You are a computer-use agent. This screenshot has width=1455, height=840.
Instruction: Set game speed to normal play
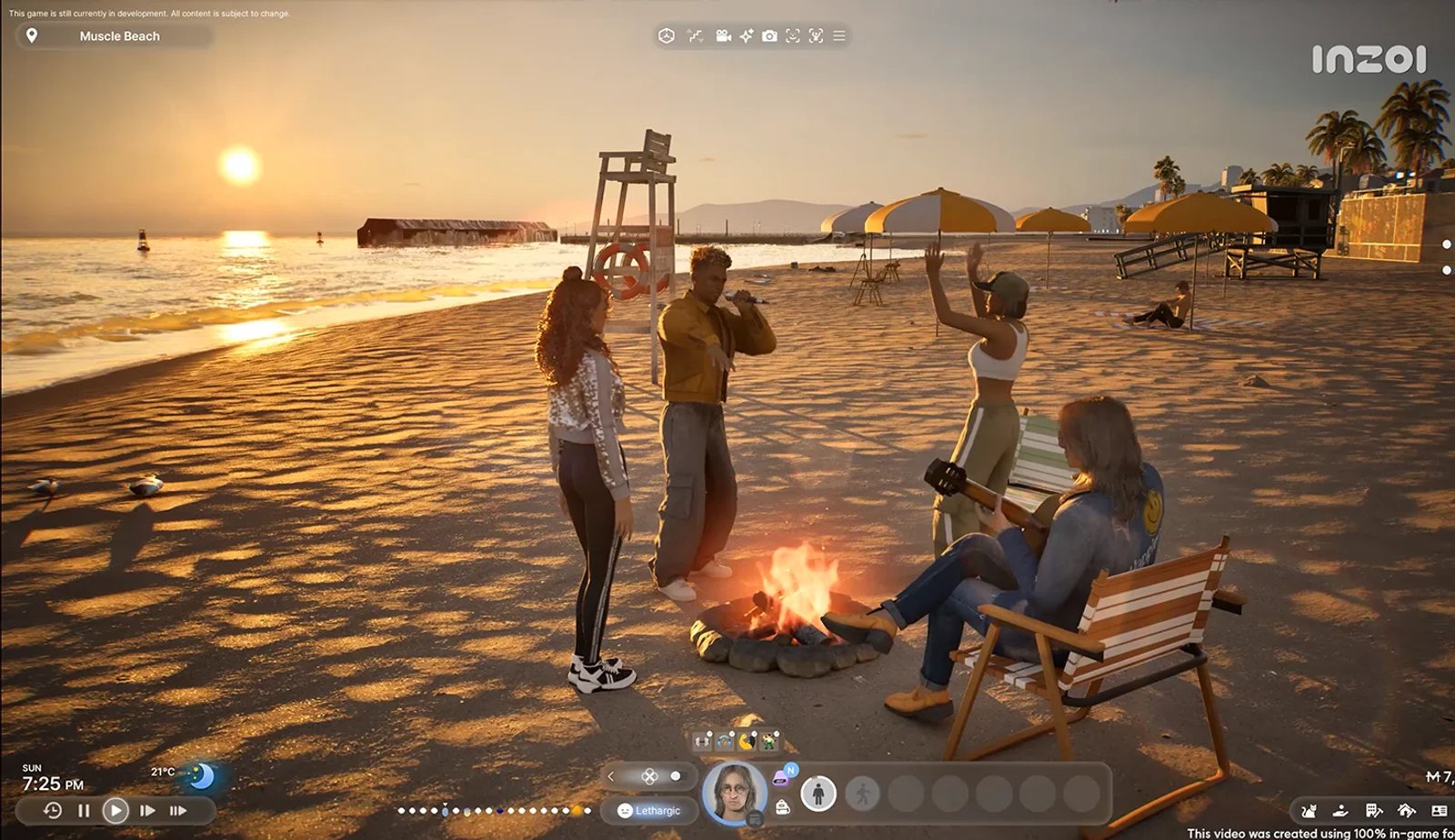coord(115,810)
